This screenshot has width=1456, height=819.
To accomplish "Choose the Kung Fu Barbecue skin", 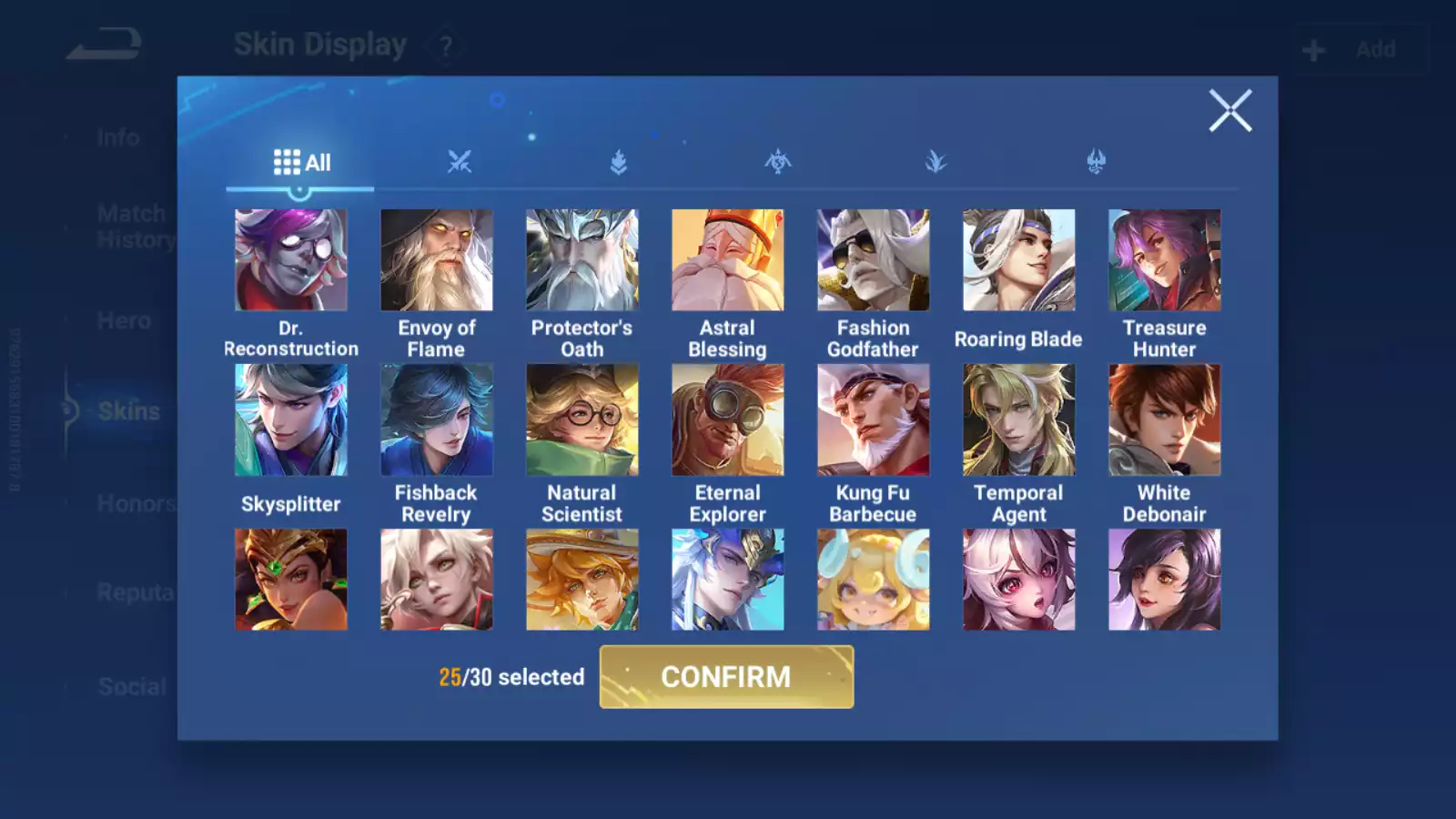I will point(874,420).
